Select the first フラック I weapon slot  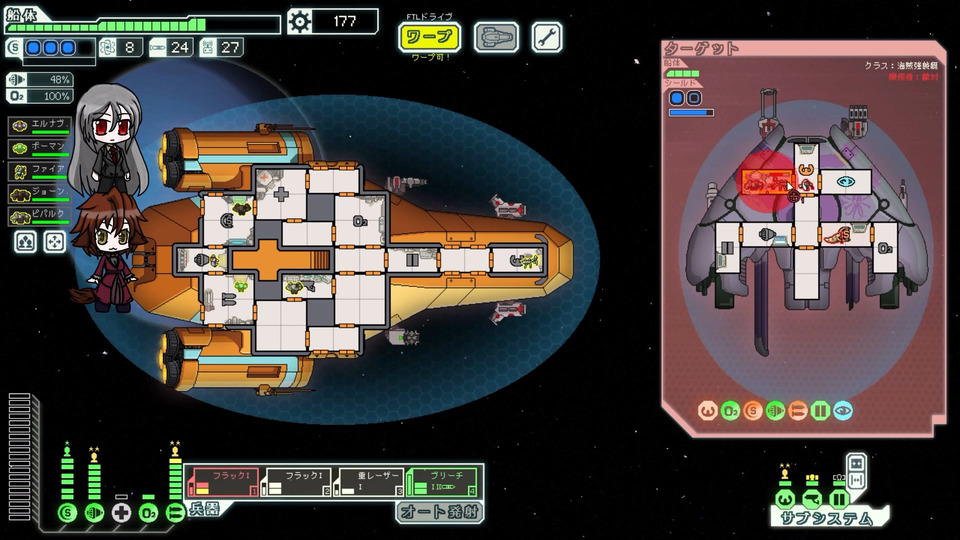(221, 482)
